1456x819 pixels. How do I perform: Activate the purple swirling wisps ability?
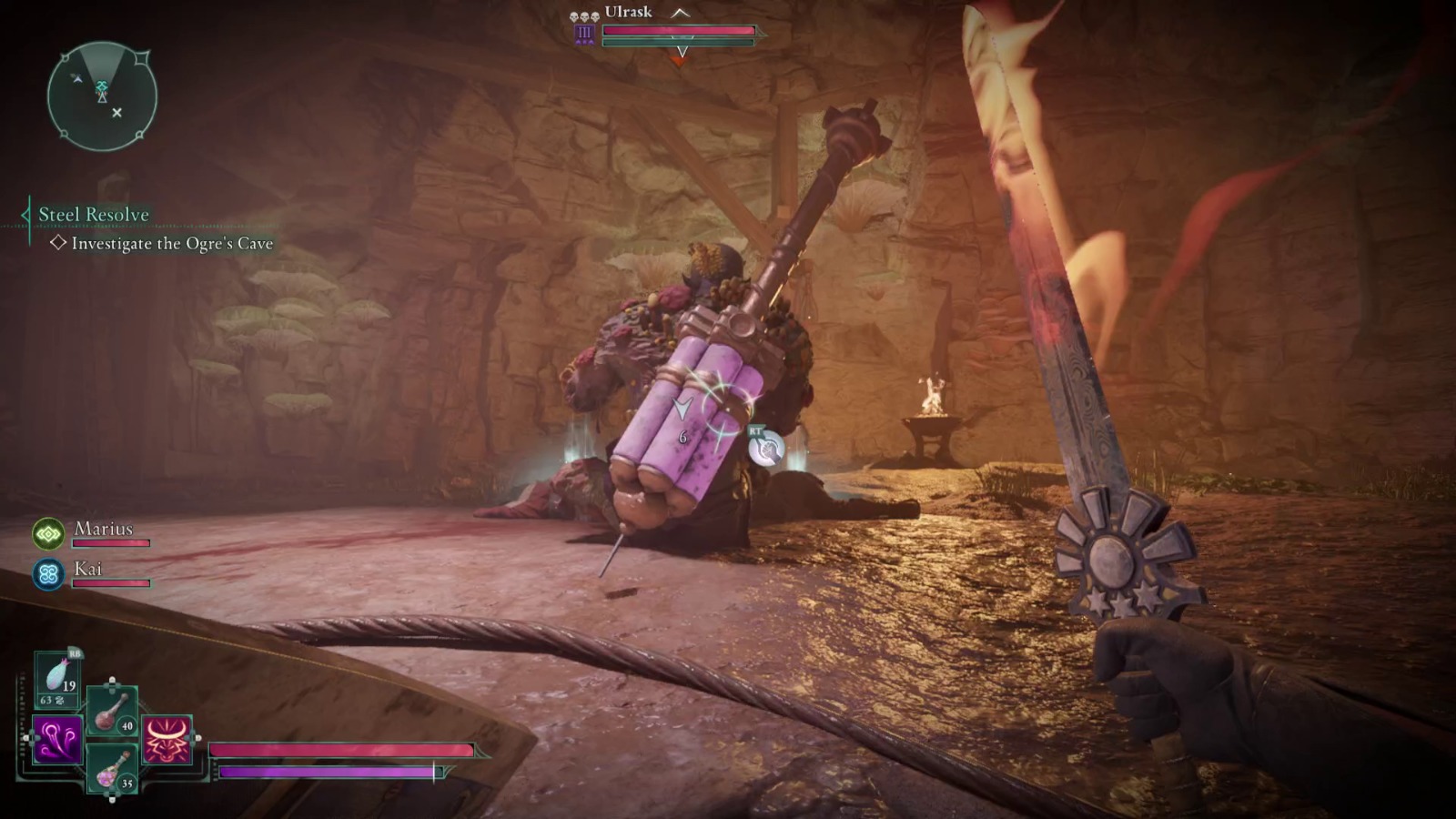(56, 738)
